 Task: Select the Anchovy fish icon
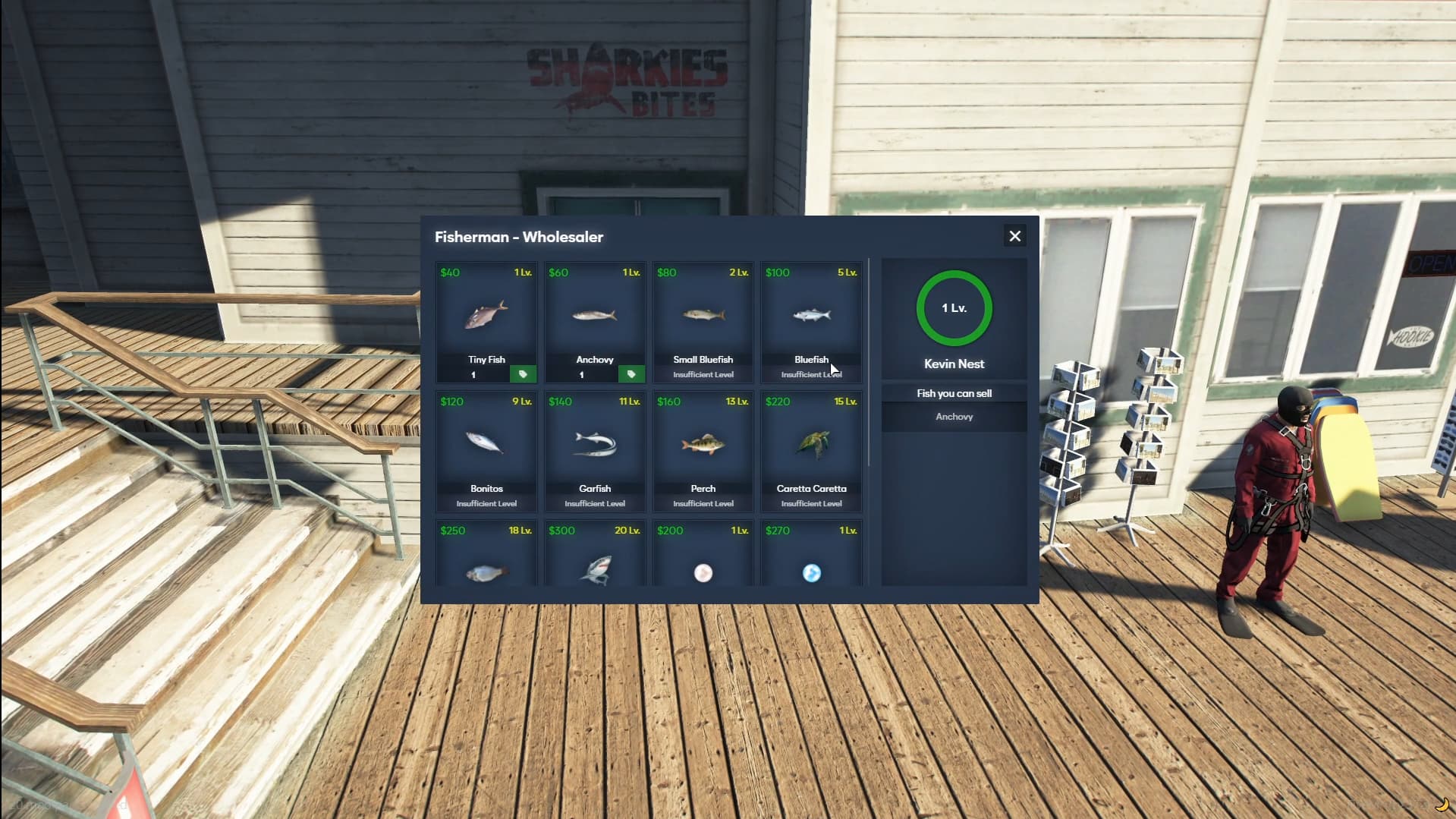595,315
